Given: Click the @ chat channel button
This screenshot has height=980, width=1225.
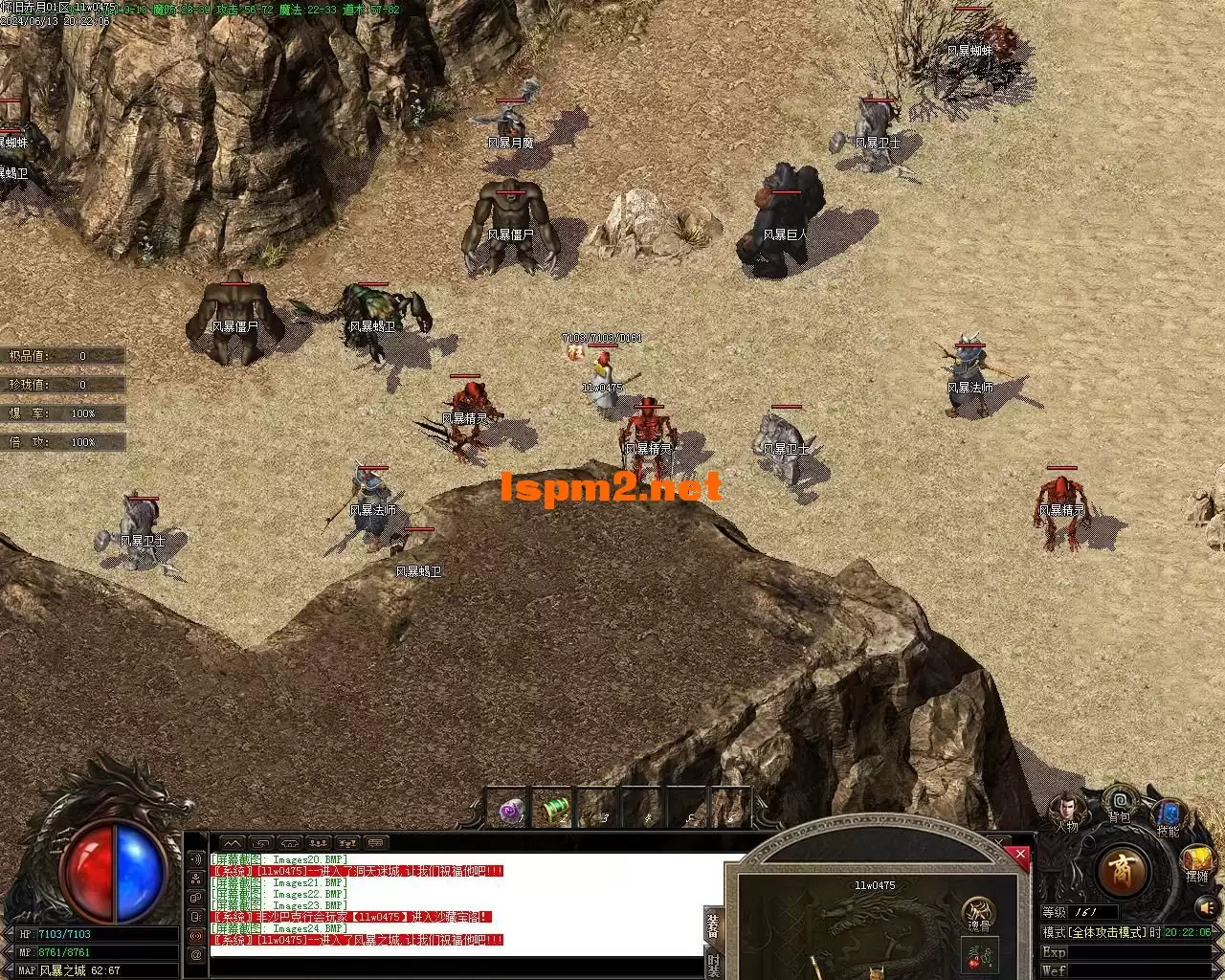Looking at the screenshot, I should 196,954.
